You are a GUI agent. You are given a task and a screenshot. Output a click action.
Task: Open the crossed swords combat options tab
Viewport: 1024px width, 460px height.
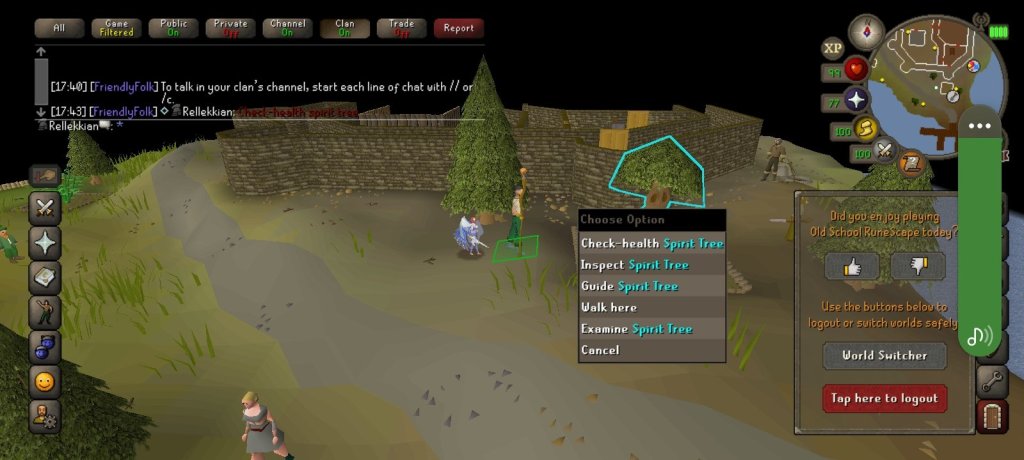click(x=45, y=209)
